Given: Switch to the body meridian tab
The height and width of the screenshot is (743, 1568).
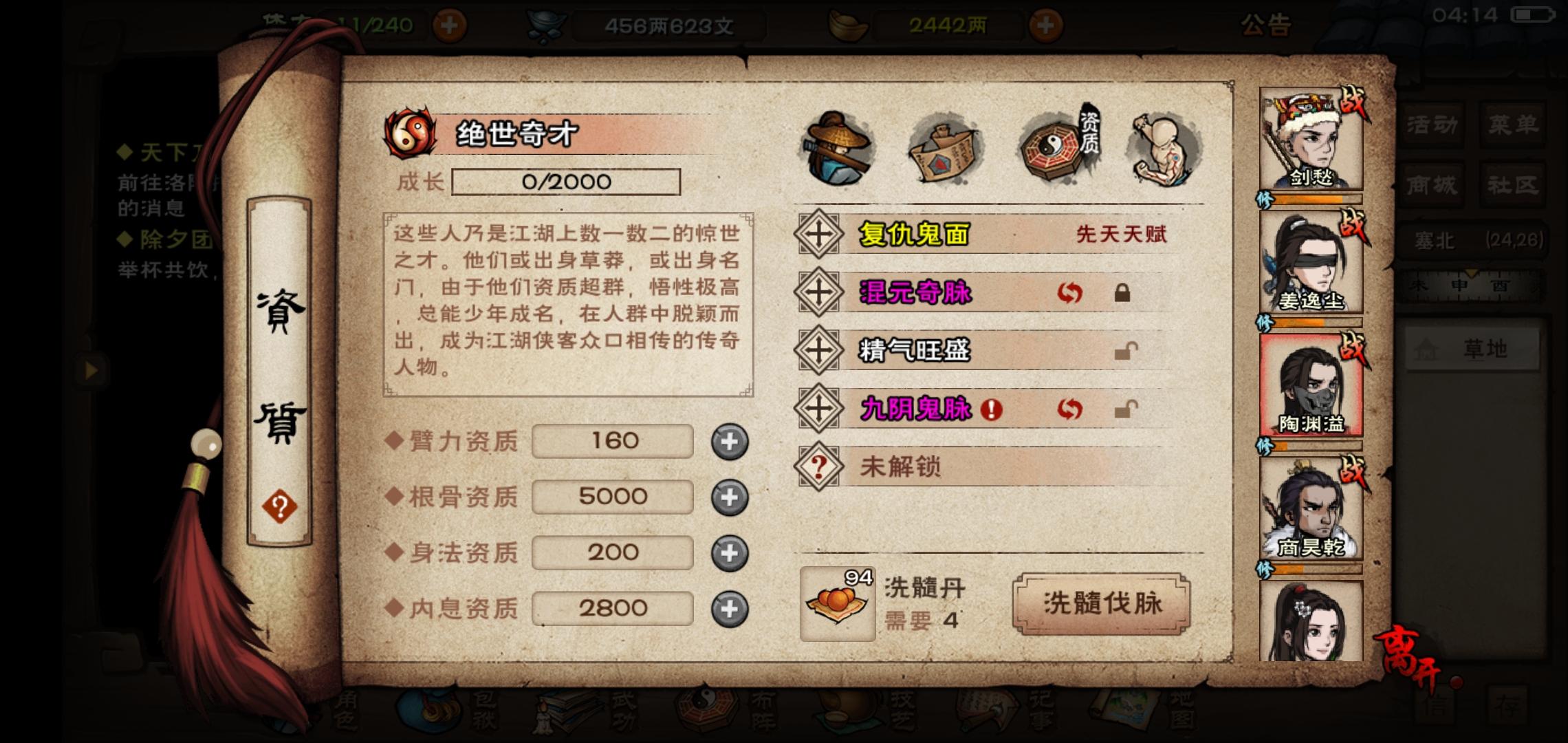Looking at the screenshot, I should 1161,148.
